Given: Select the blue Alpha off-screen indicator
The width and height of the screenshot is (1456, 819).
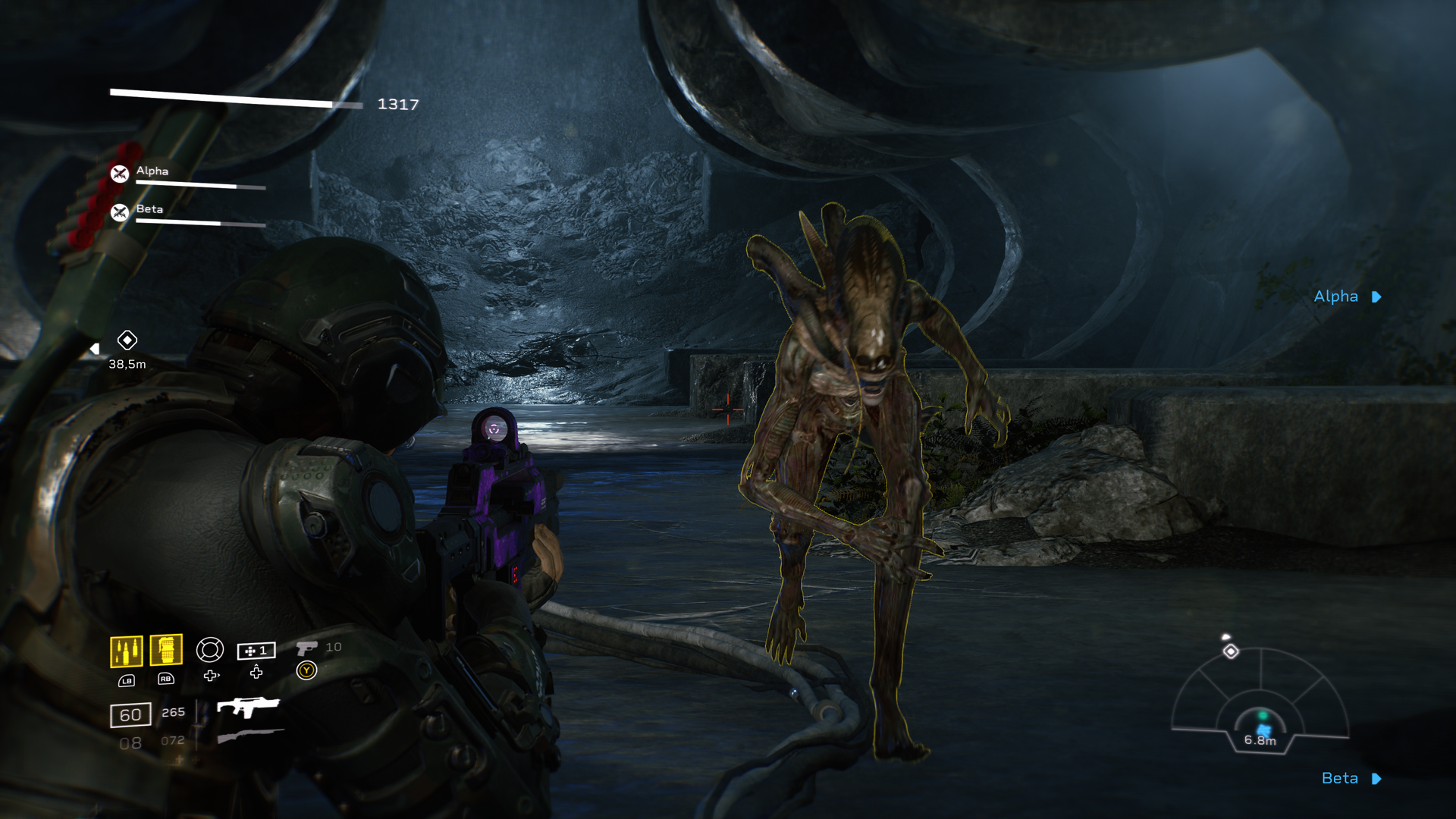Looking at the screenshot, I should click(x=1347, y=297).
